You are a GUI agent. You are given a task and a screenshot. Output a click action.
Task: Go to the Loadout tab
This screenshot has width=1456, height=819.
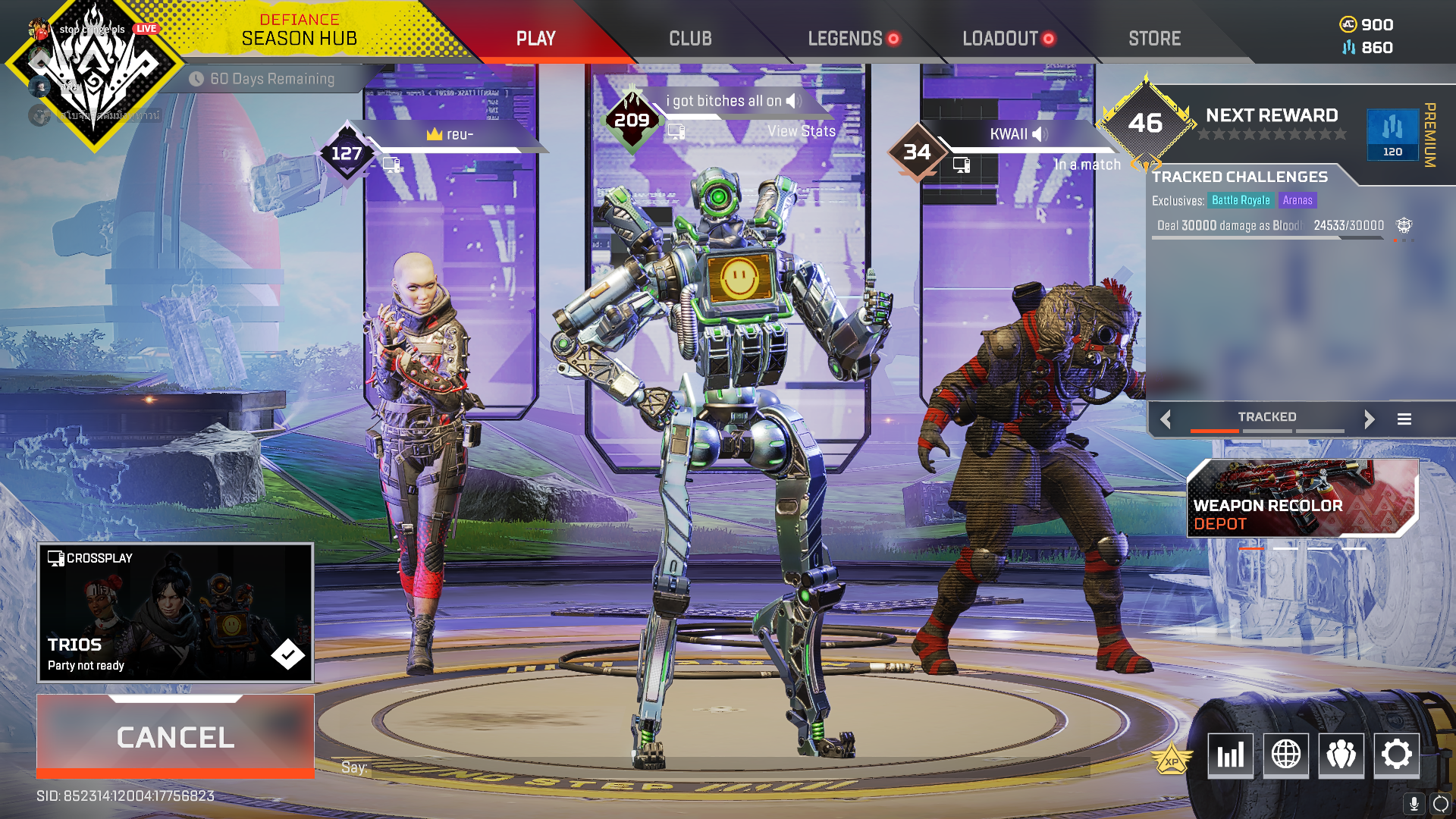[1000, 39]
